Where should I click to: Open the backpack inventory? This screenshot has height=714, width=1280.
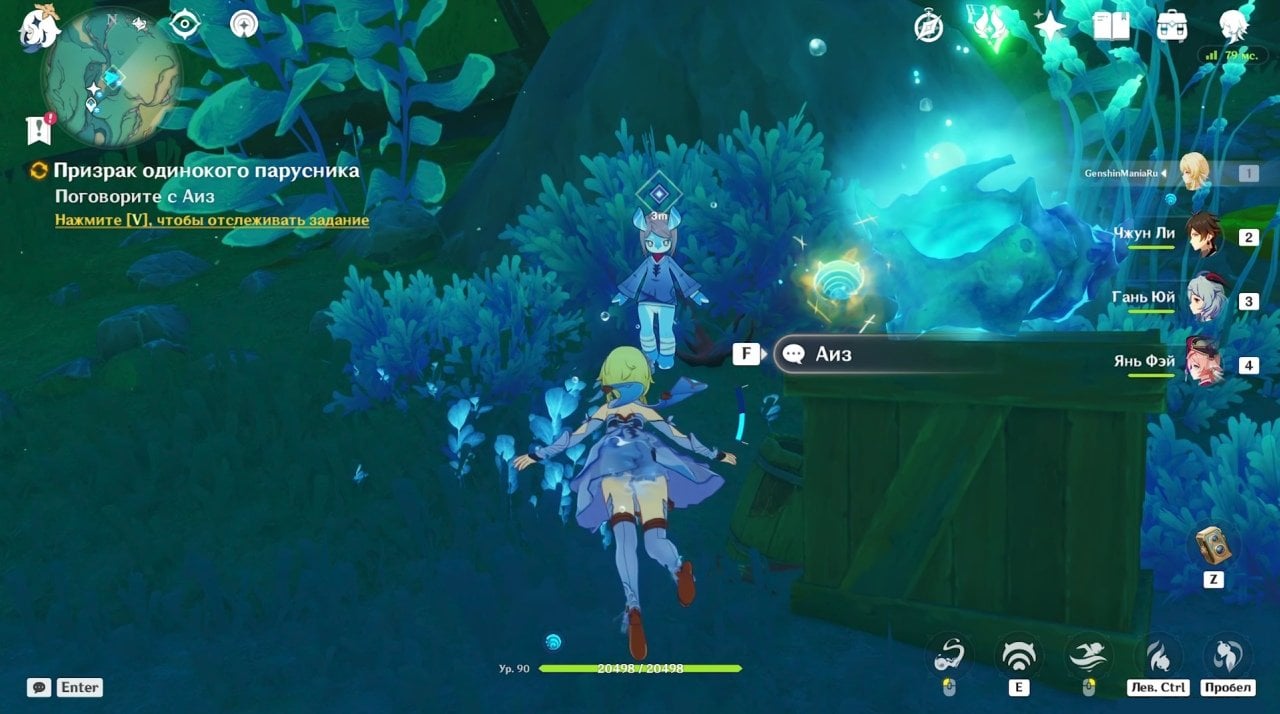[x=1171, y=26]
